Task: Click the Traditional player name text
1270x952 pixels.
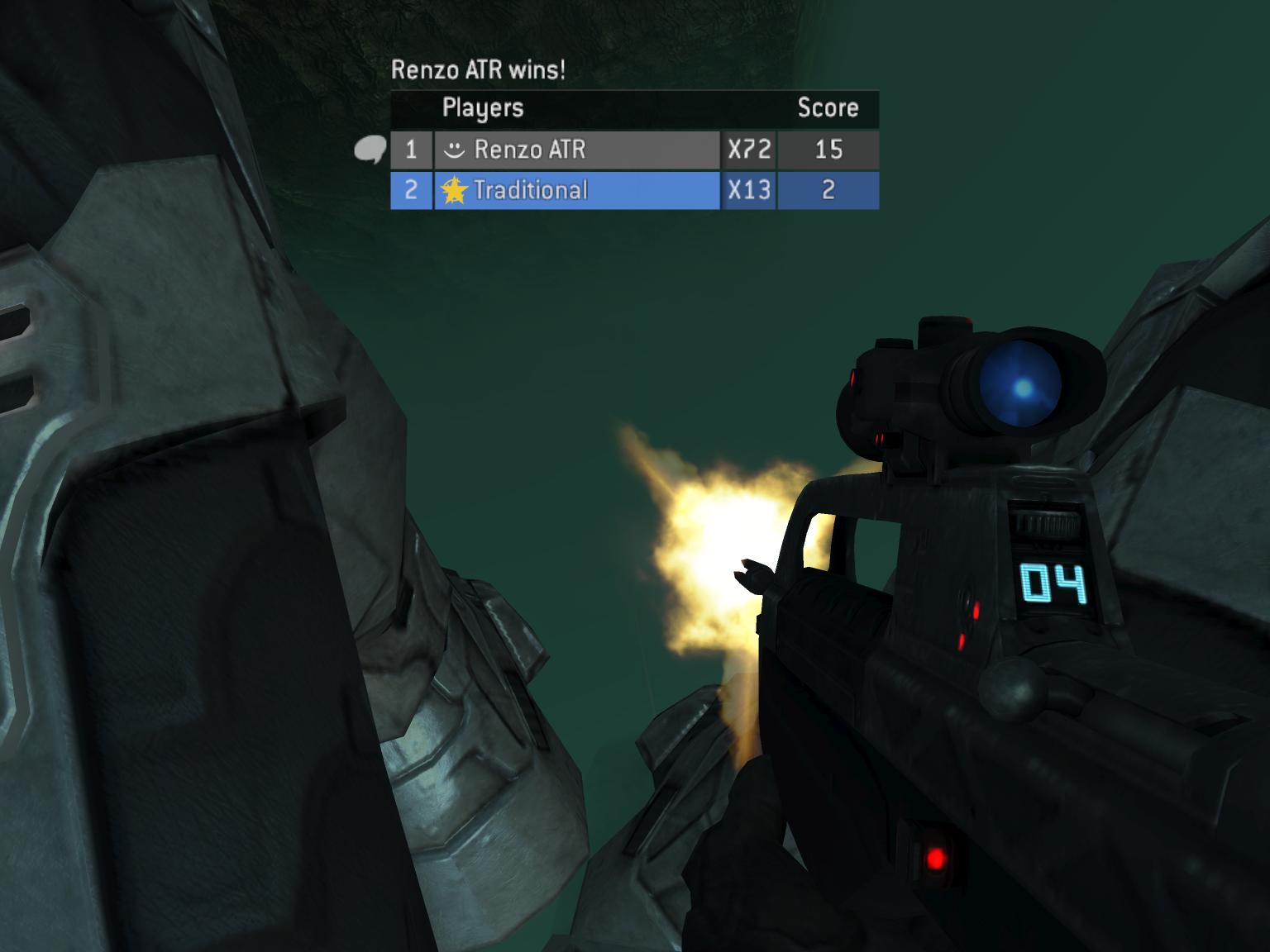Action: pos(530,190)
